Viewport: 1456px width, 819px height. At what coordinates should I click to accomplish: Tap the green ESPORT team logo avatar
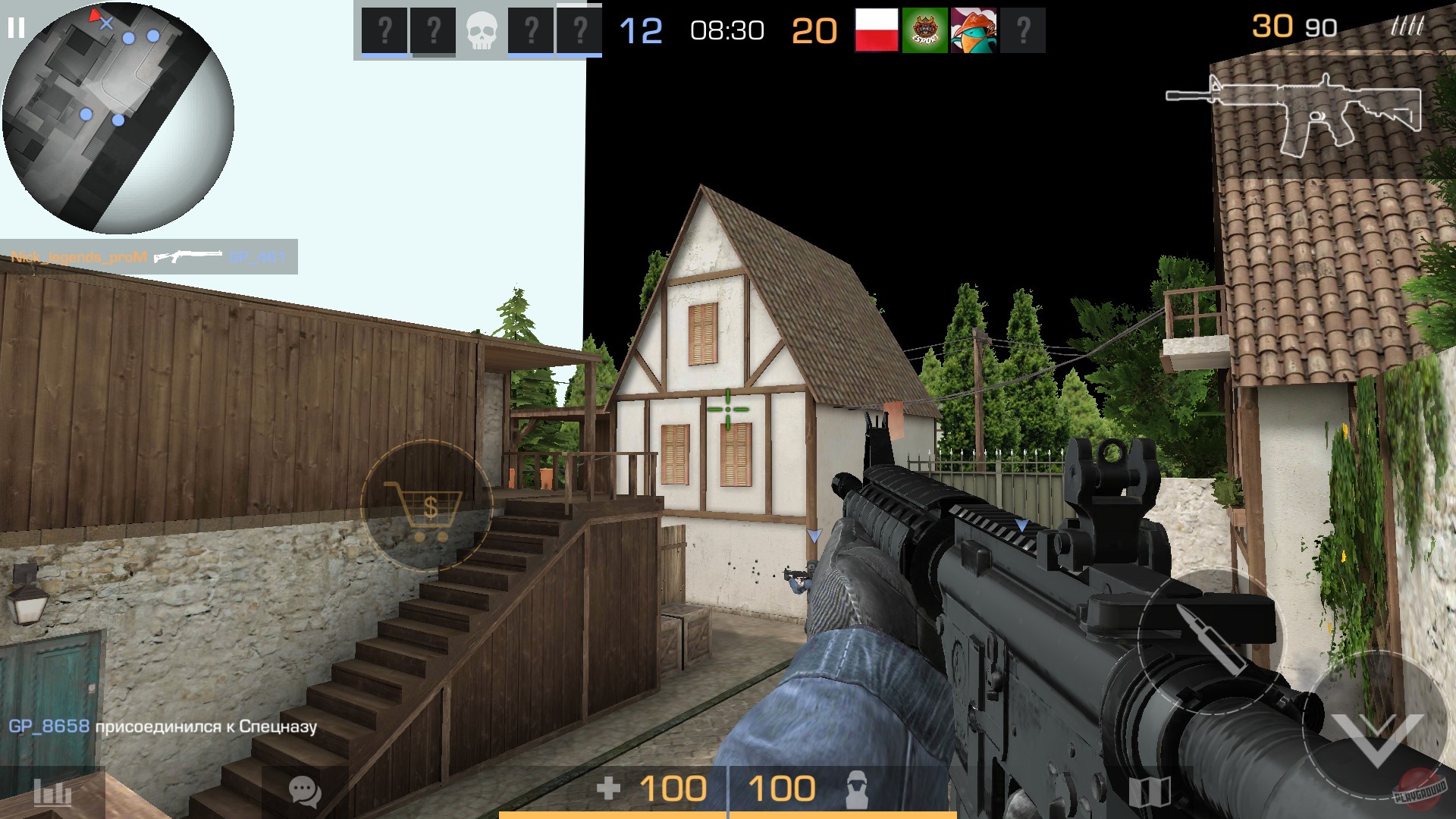pyautogui.click(x=924, y=29)
